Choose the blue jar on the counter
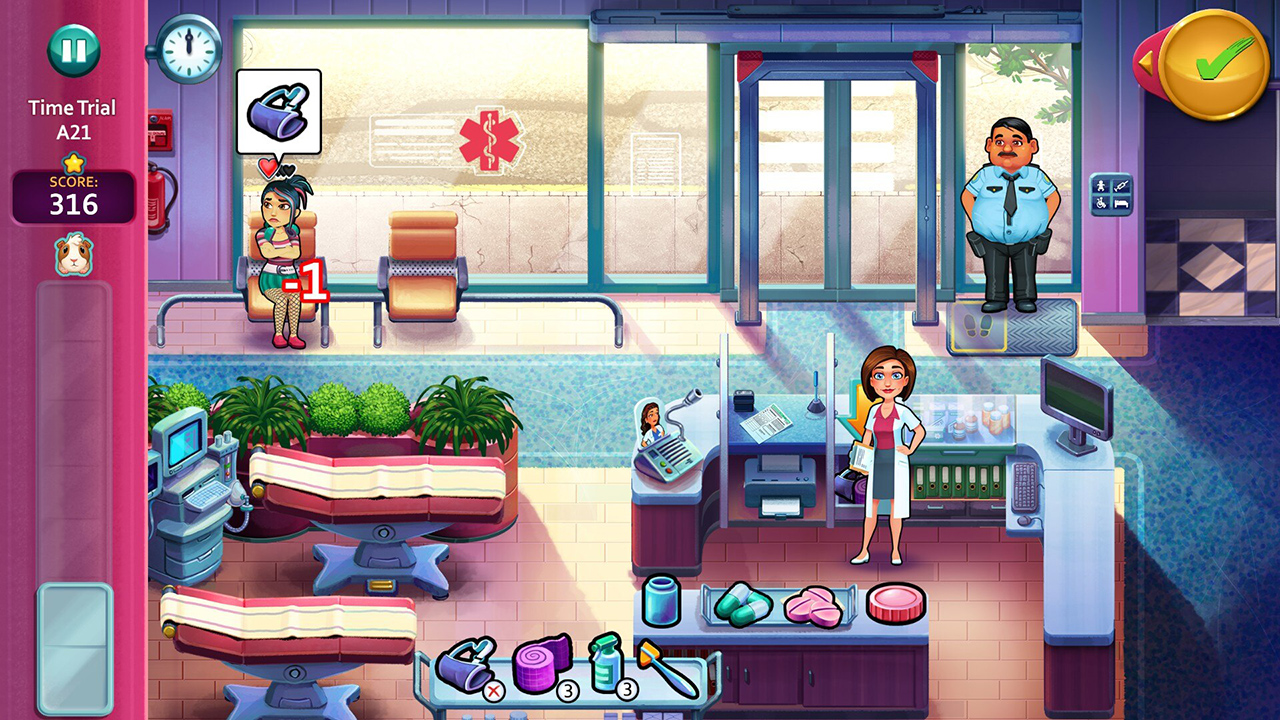Screen dimensions: 1280x720 click(x=661, y=601)
